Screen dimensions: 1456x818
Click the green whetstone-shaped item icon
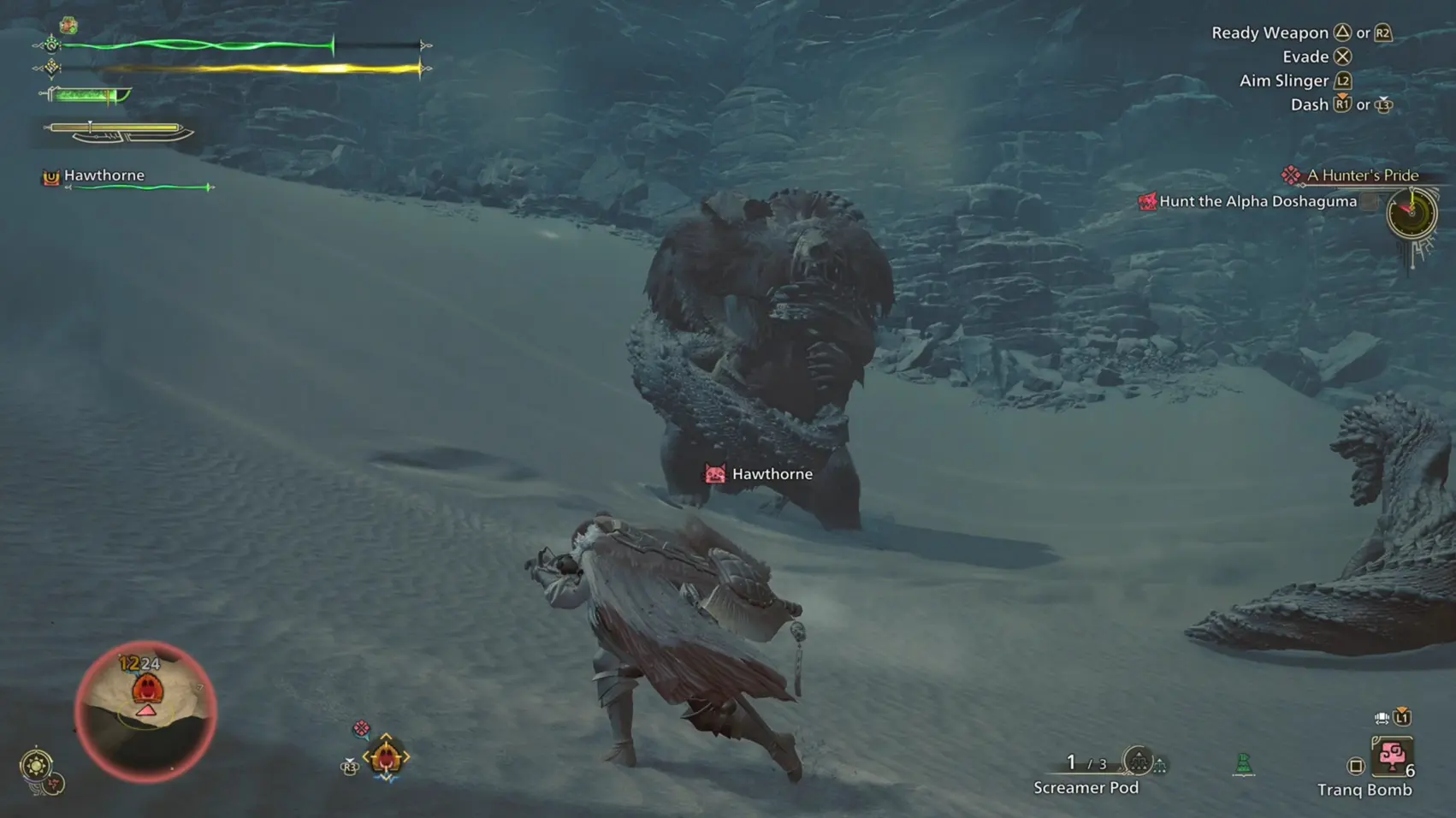pyautogui.click(x=1244, y=763)
